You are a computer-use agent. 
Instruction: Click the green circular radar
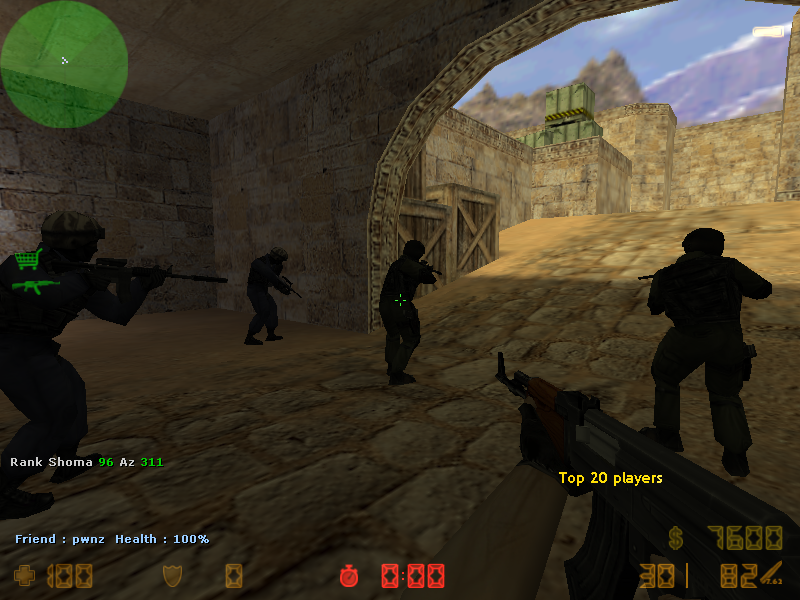(x=64, y=64)
